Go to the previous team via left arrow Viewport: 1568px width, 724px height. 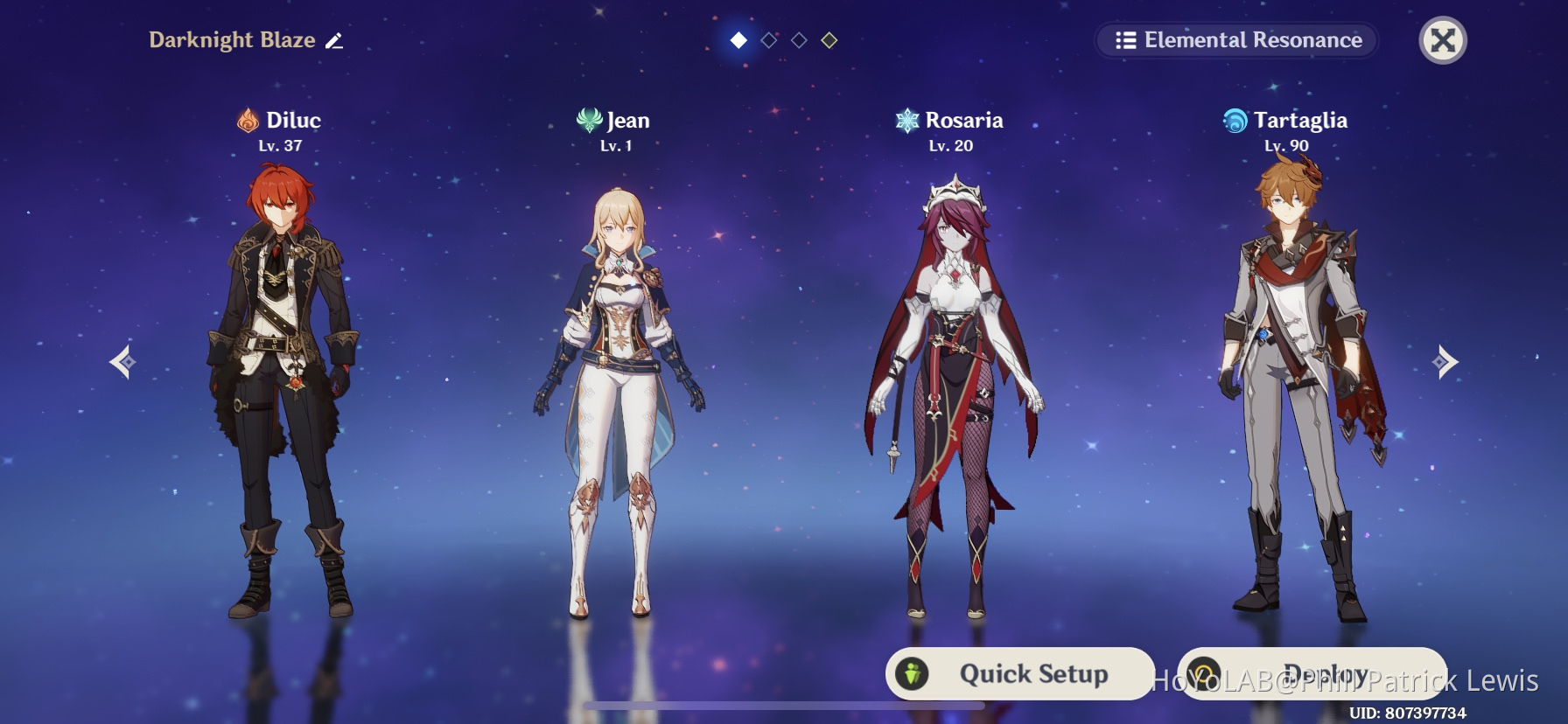[x=122, y=361]
